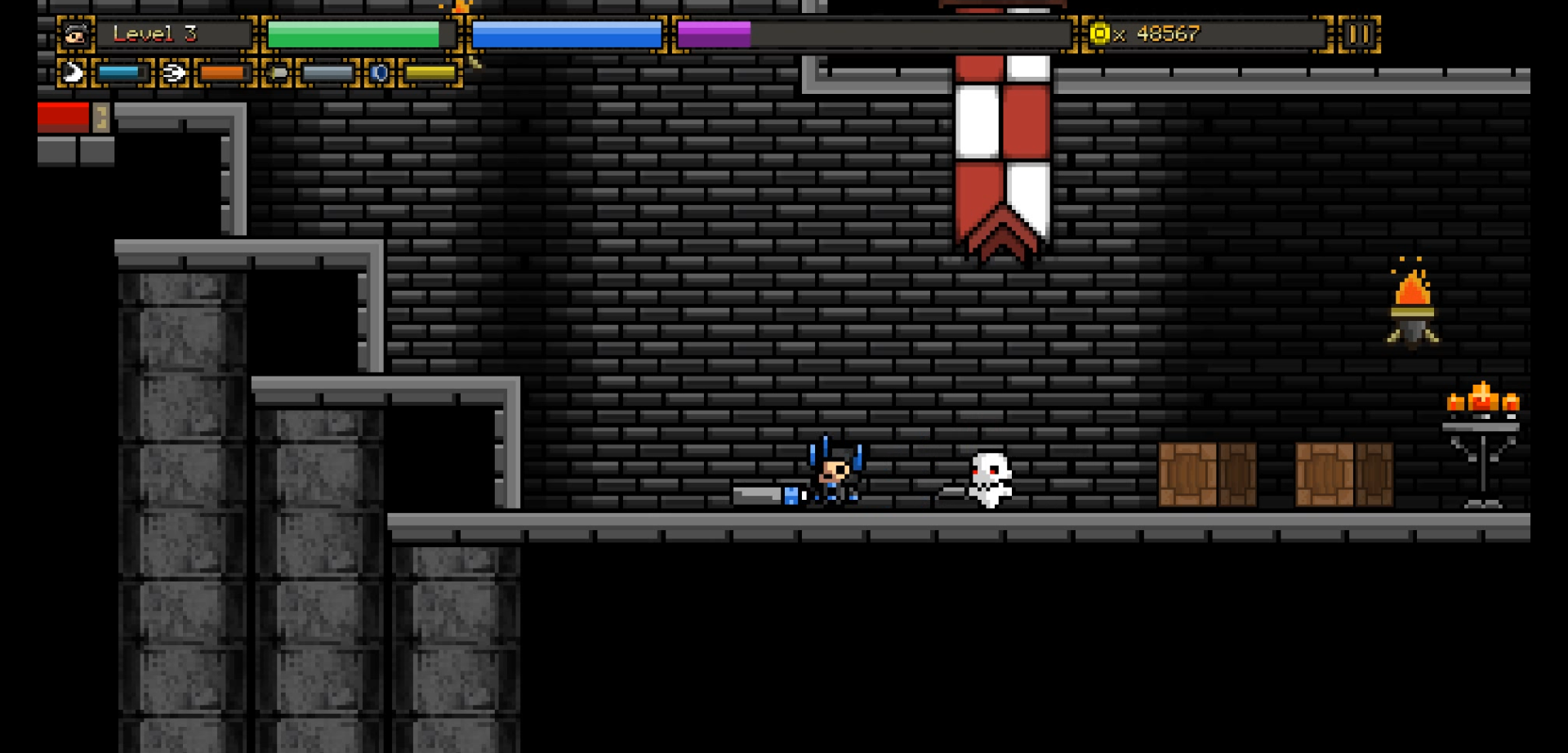Screen dimensions: 1568x753
Task: Activate the crescent slash ability icon
Action: point(73,74)
